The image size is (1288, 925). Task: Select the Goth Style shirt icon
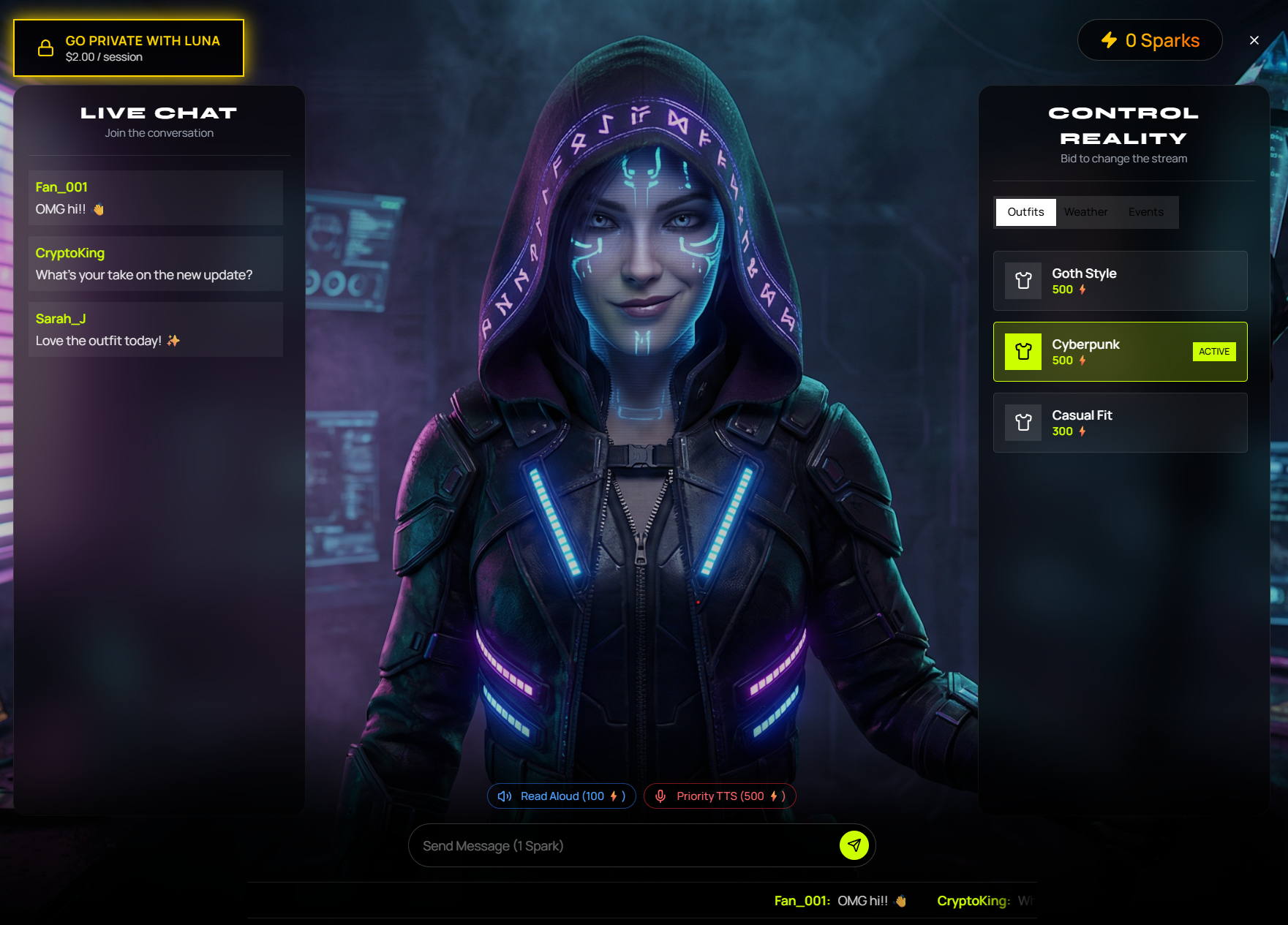[x=1023, y=281]
